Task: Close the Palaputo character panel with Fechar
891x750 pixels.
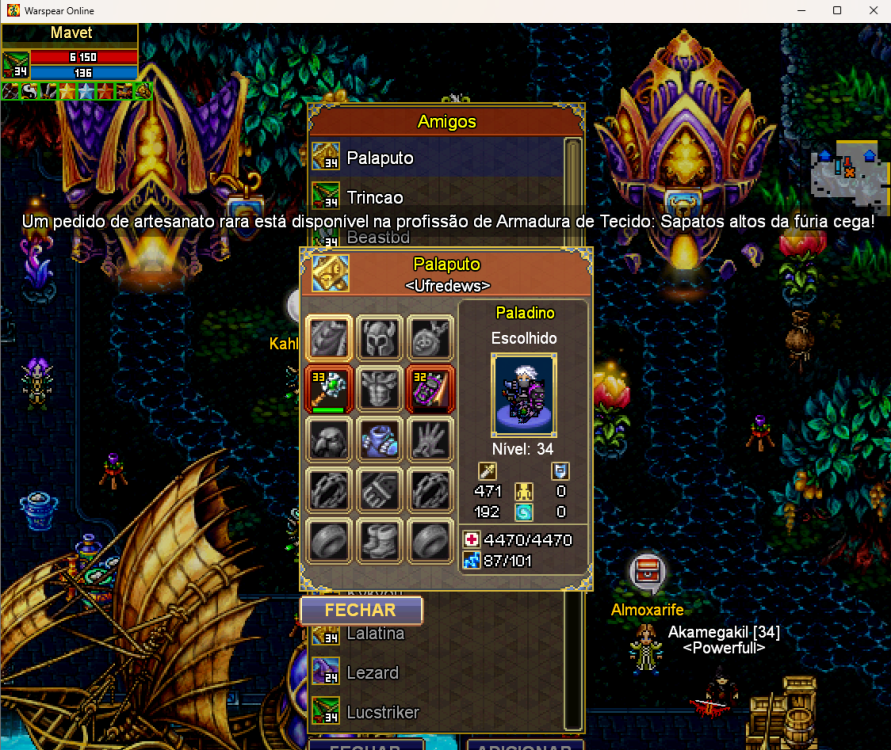Action: (x=361, y=610)
